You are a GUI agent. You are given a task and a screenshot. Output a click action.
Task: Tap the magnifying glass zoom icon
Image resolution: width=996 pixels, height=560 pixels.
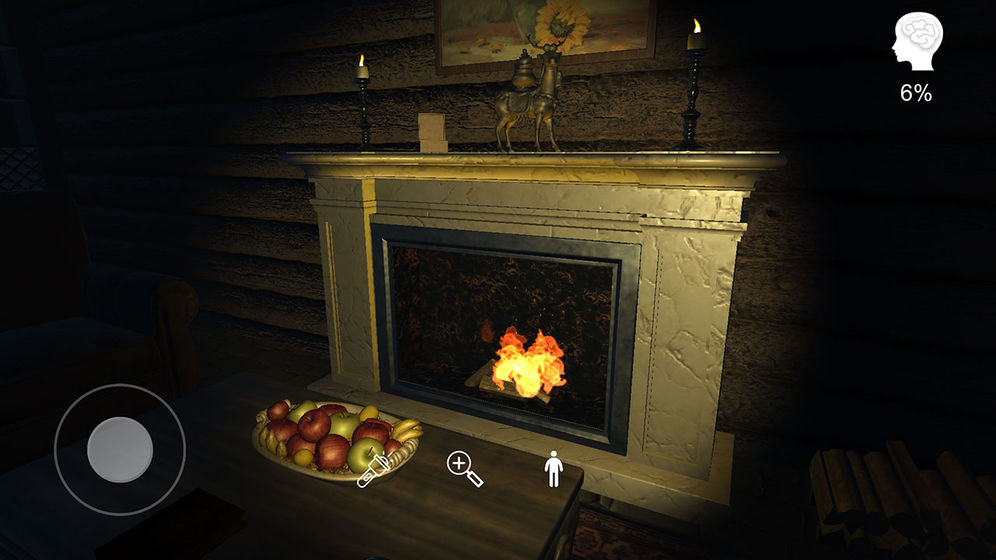click(x=465, y=468)
